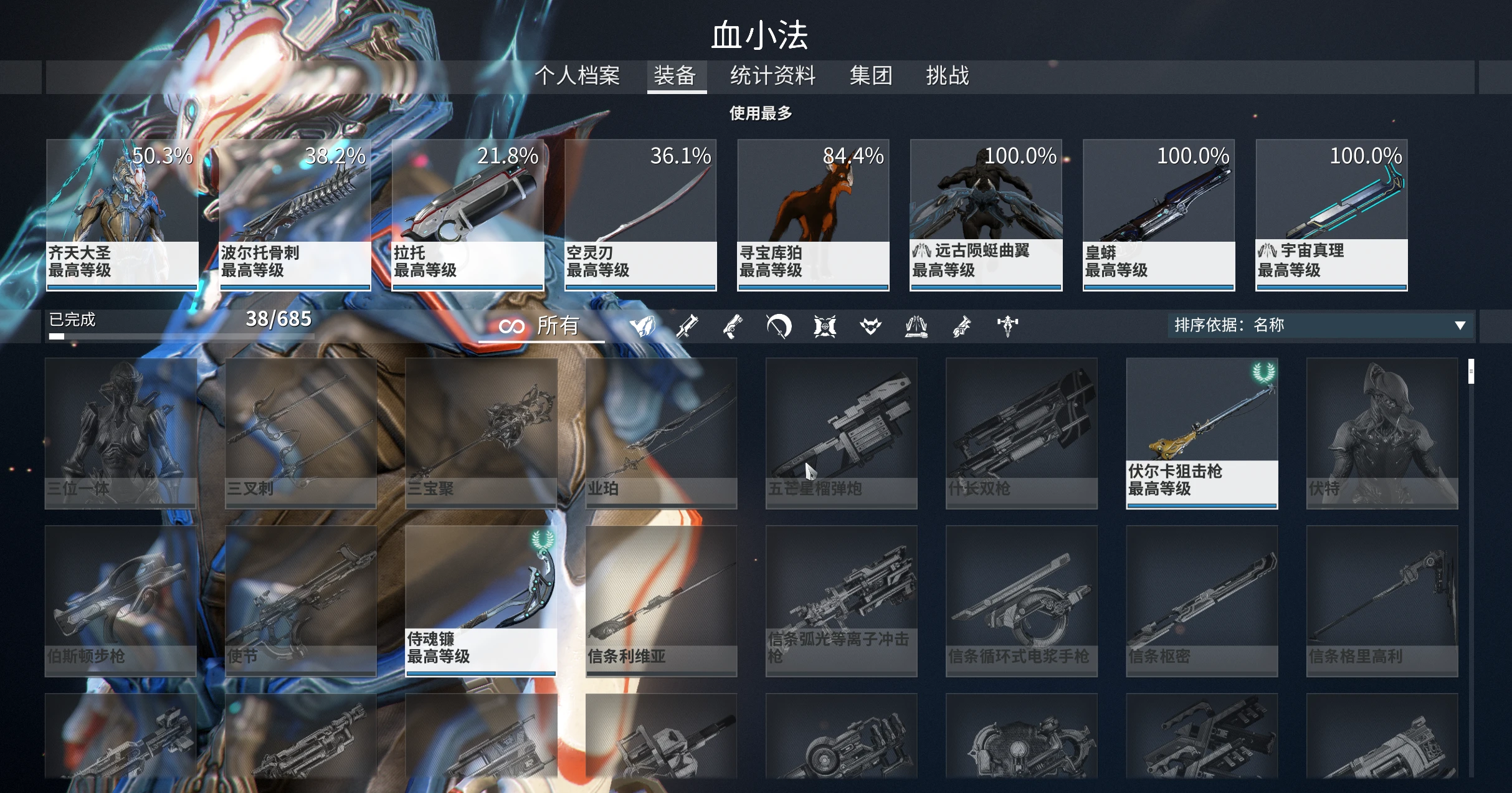Filter equipment by pistol secondary icon

(733, 326)
